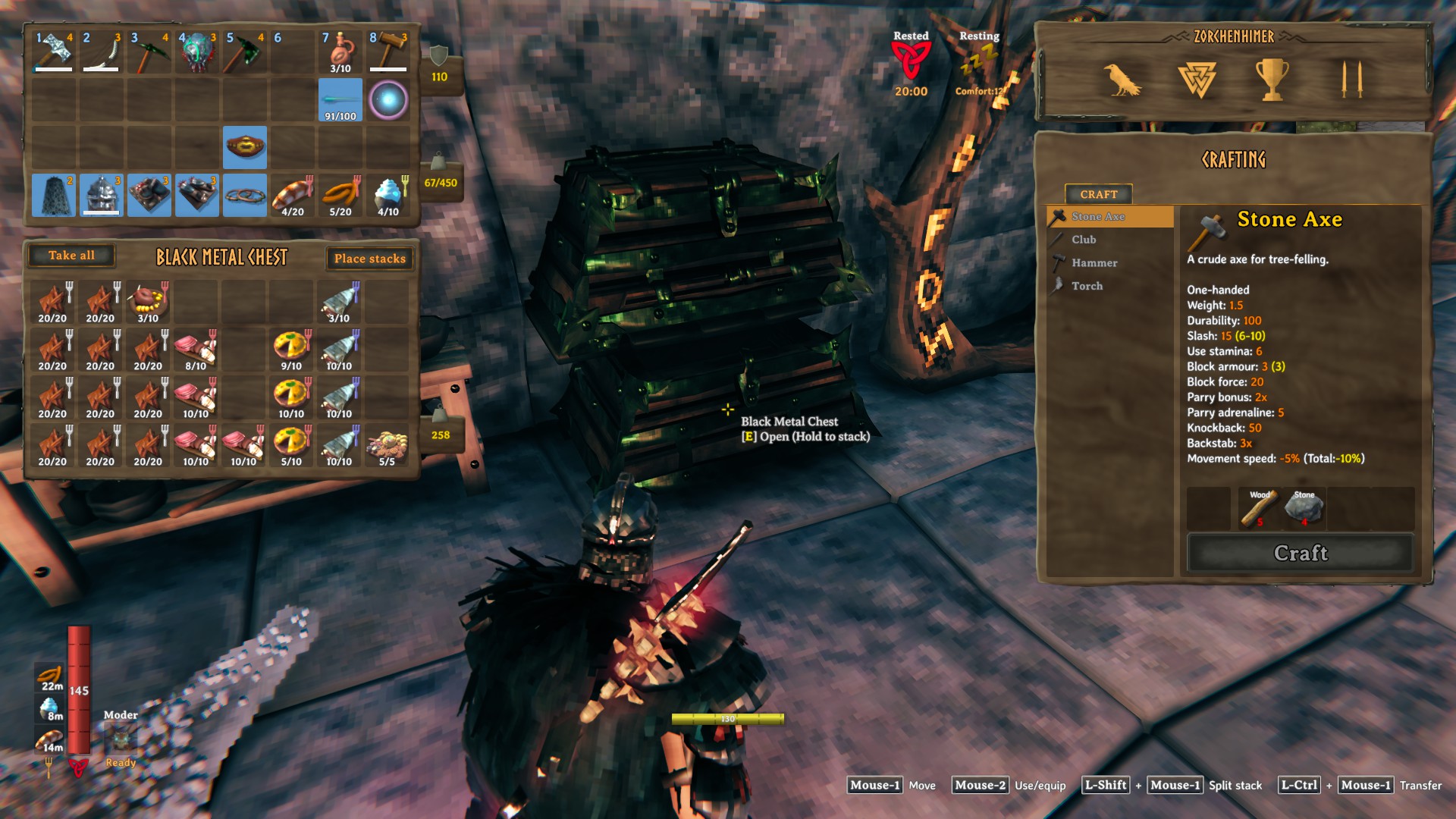
Task: Select the glowing blue orb item
Action: [388, 99]
